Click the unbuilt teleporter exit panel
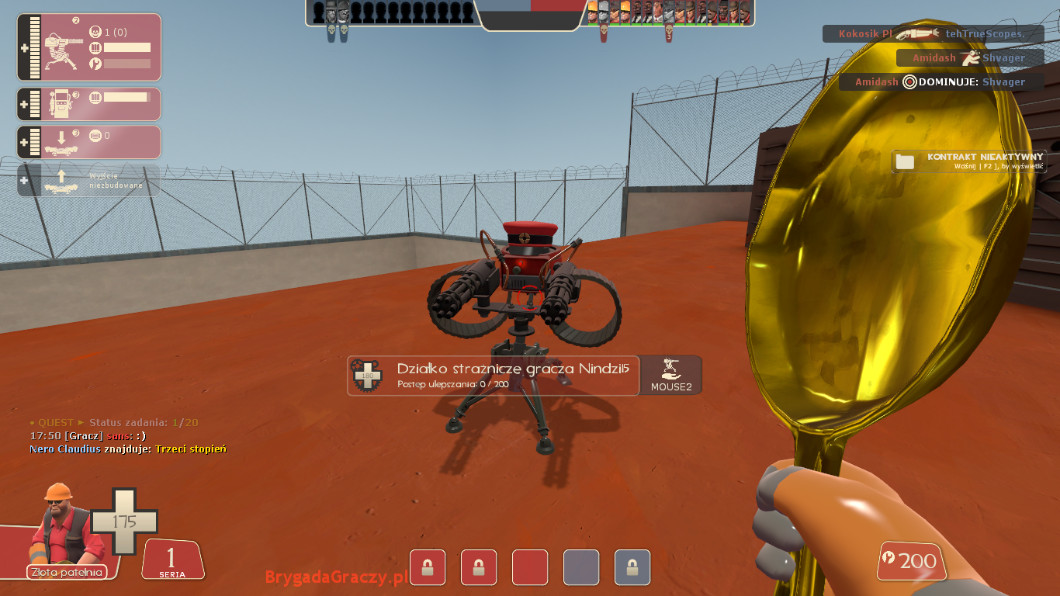Screen dimensions: 1060x596 point(89,180)
